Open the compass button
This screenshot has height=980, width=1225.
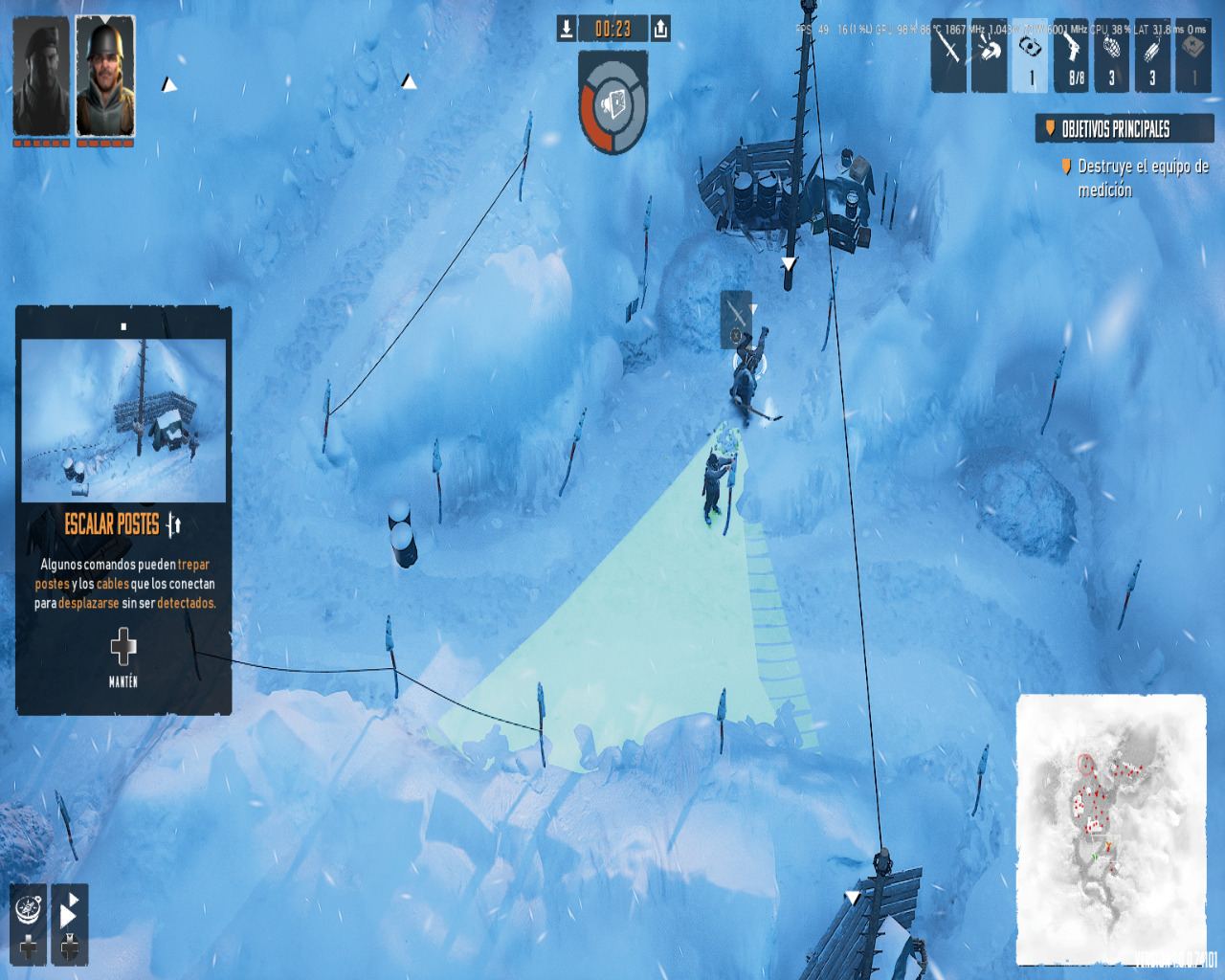coord(29,907)
